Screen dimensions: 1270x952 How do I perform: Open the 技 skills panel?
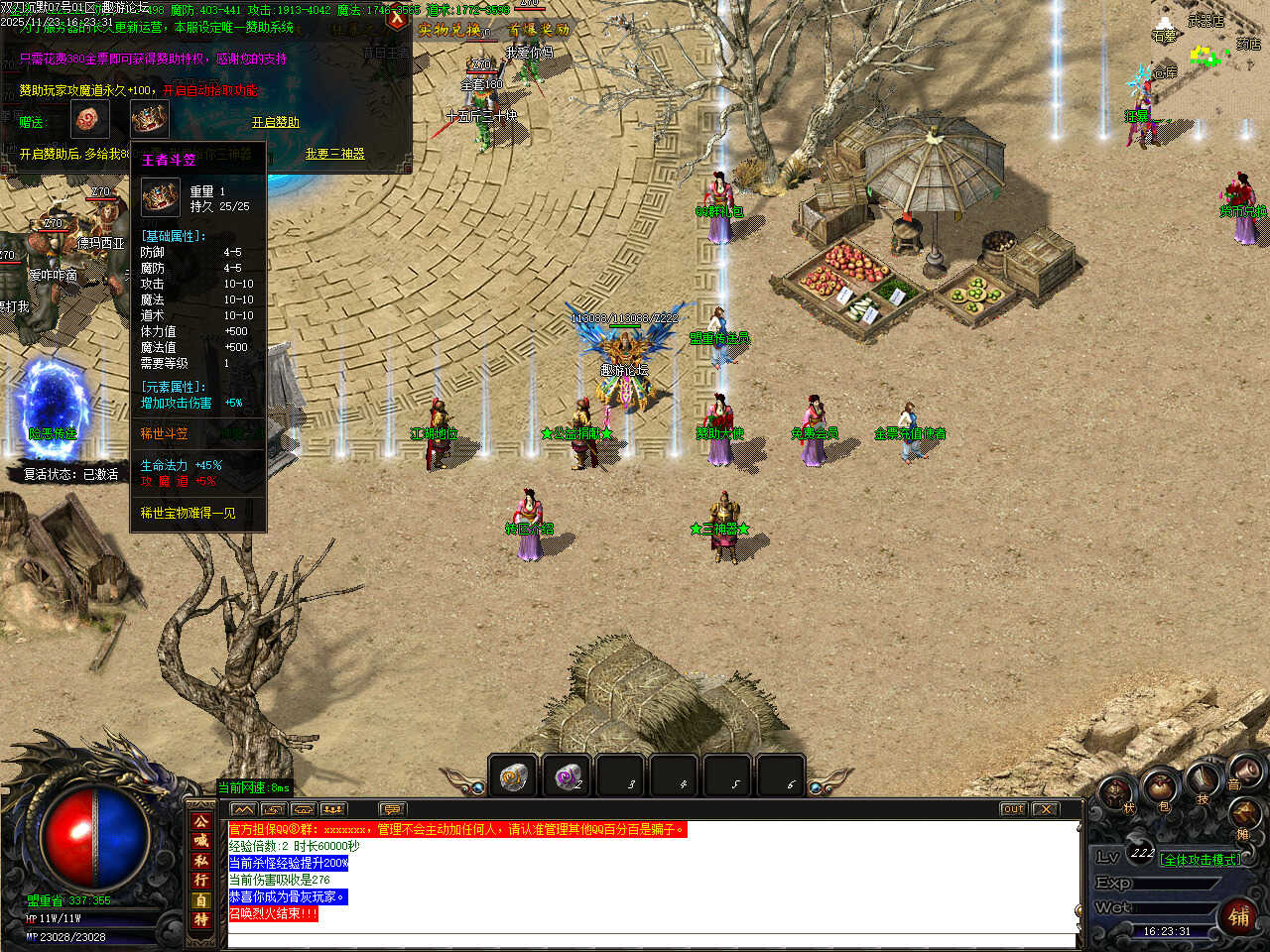1203,781
